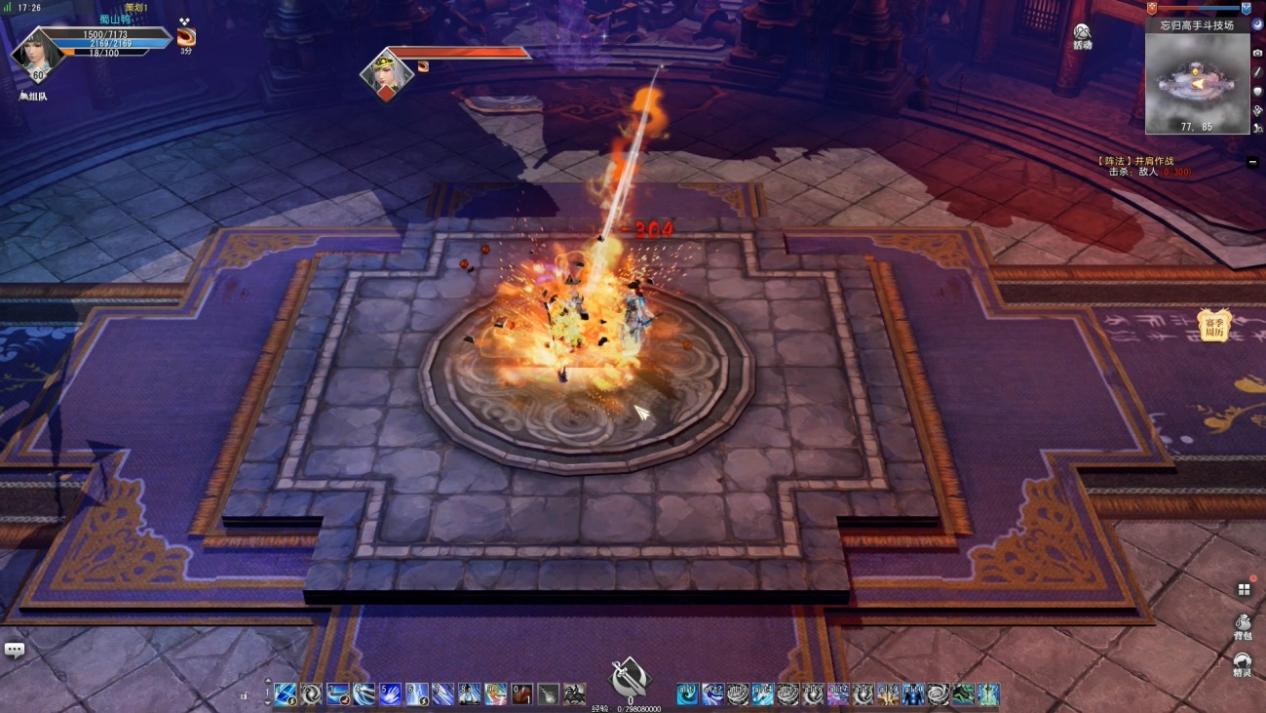Click the crescent moon icon by minimap

[x=1257, y=24]
